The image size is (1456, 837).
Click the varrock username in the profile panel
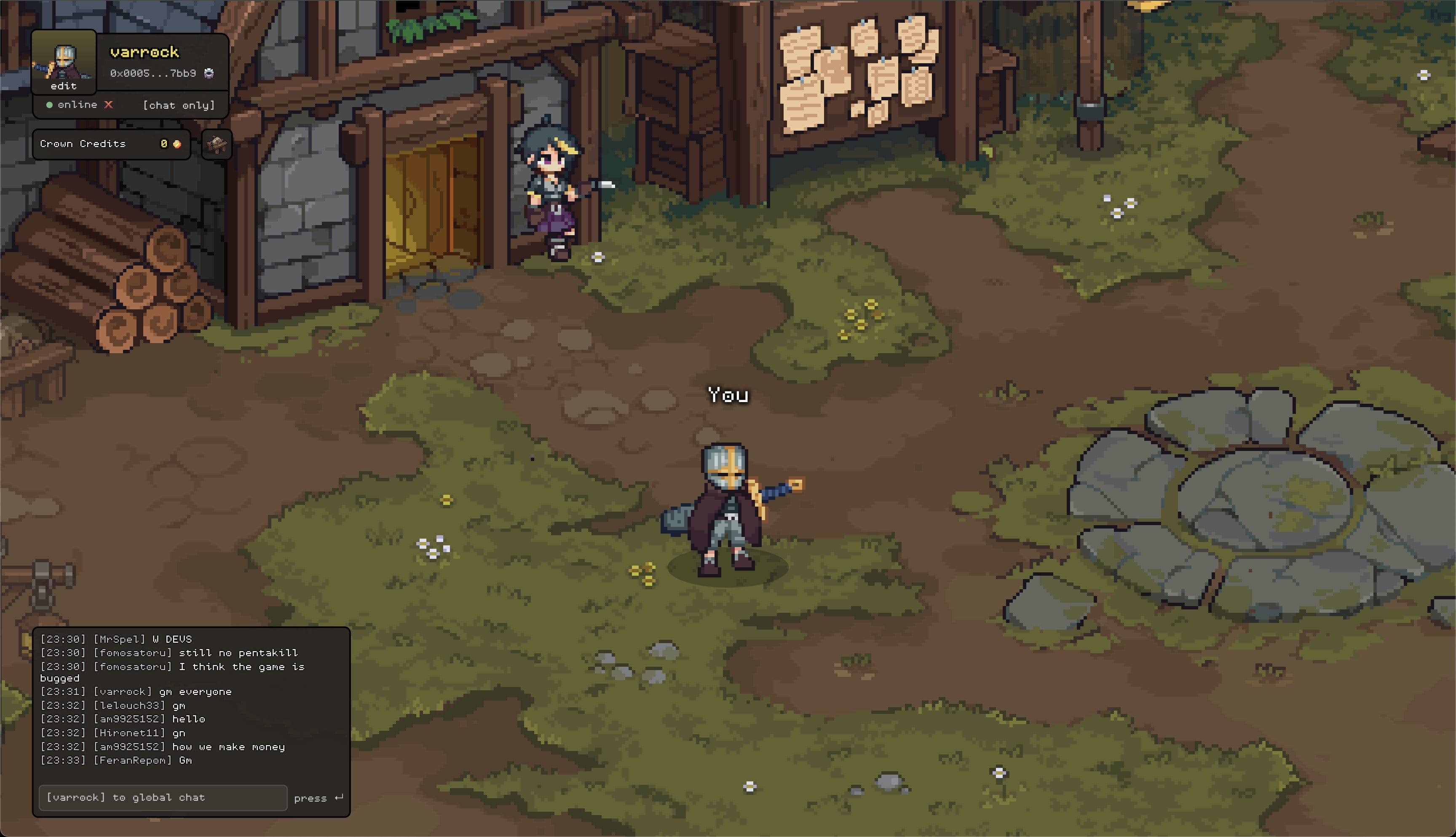pos(145,52)
